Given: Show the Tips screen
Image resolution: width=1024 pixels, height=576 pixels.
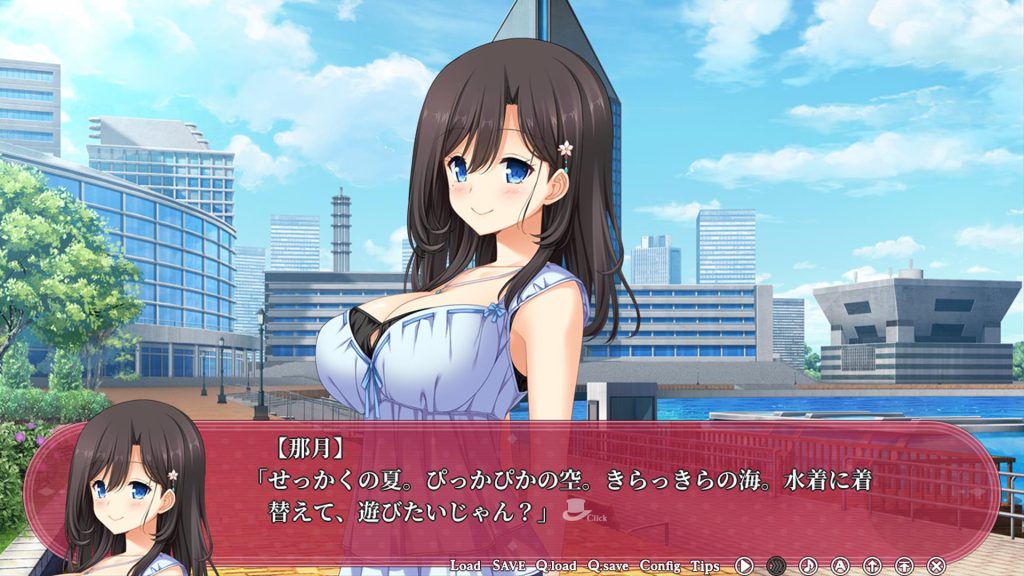Looking at the screenshot, I should [x=704, y=566].
